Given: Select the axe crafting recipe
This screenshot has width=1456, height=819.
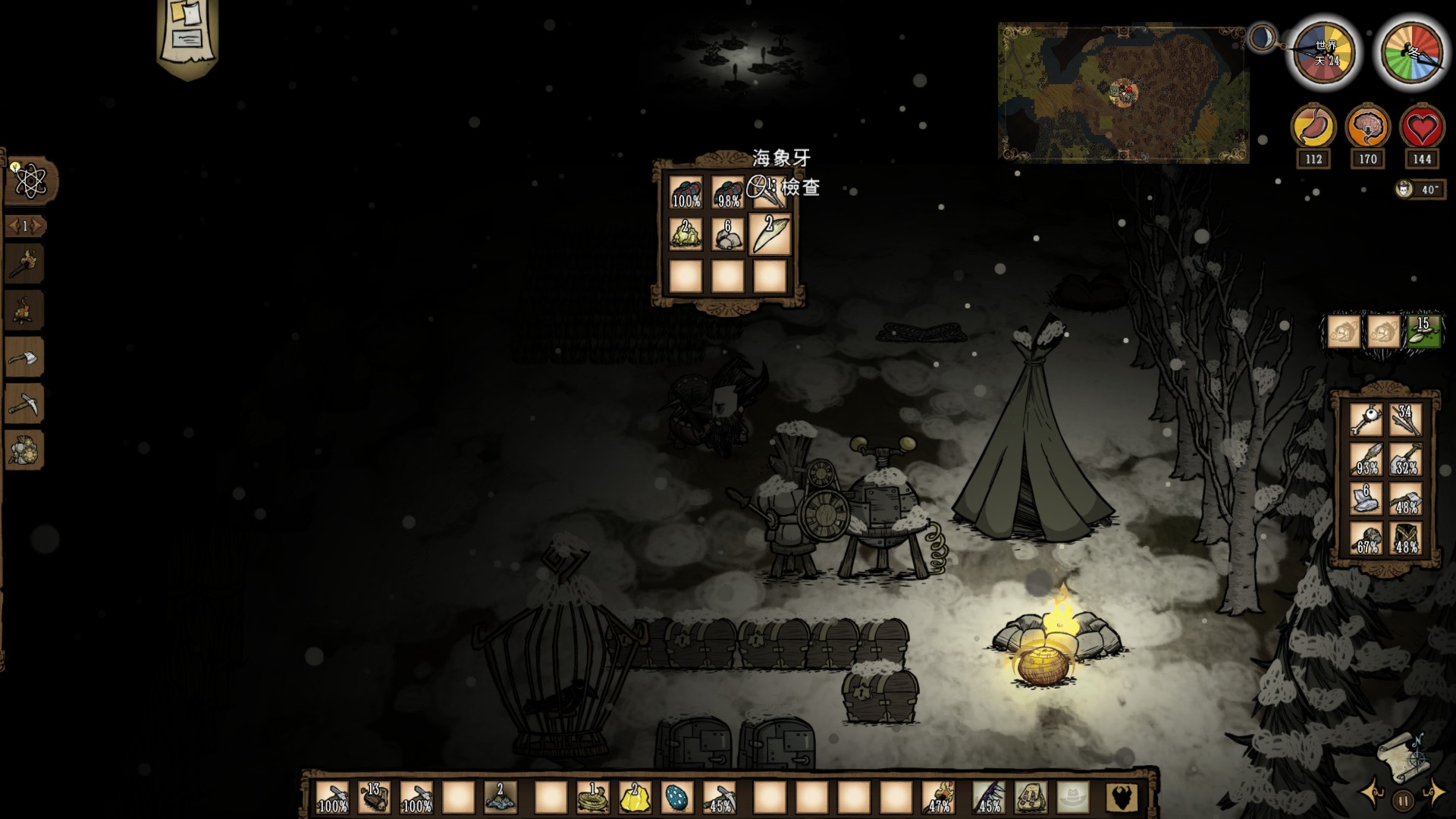Looking at the screenshot, I should pyautogui.click(x=24, y=357).
